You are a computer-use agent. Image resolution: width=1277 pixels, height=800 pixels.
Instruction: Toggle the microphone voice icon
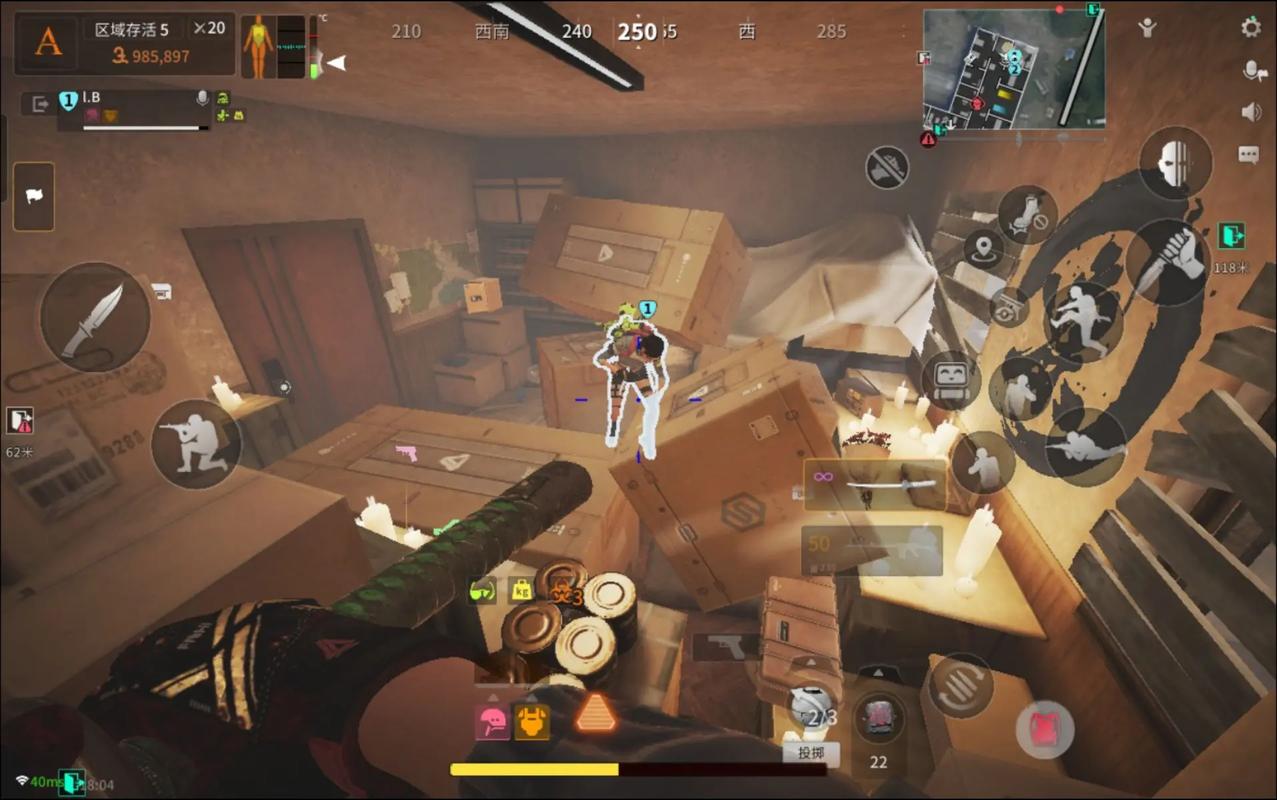1251,70
